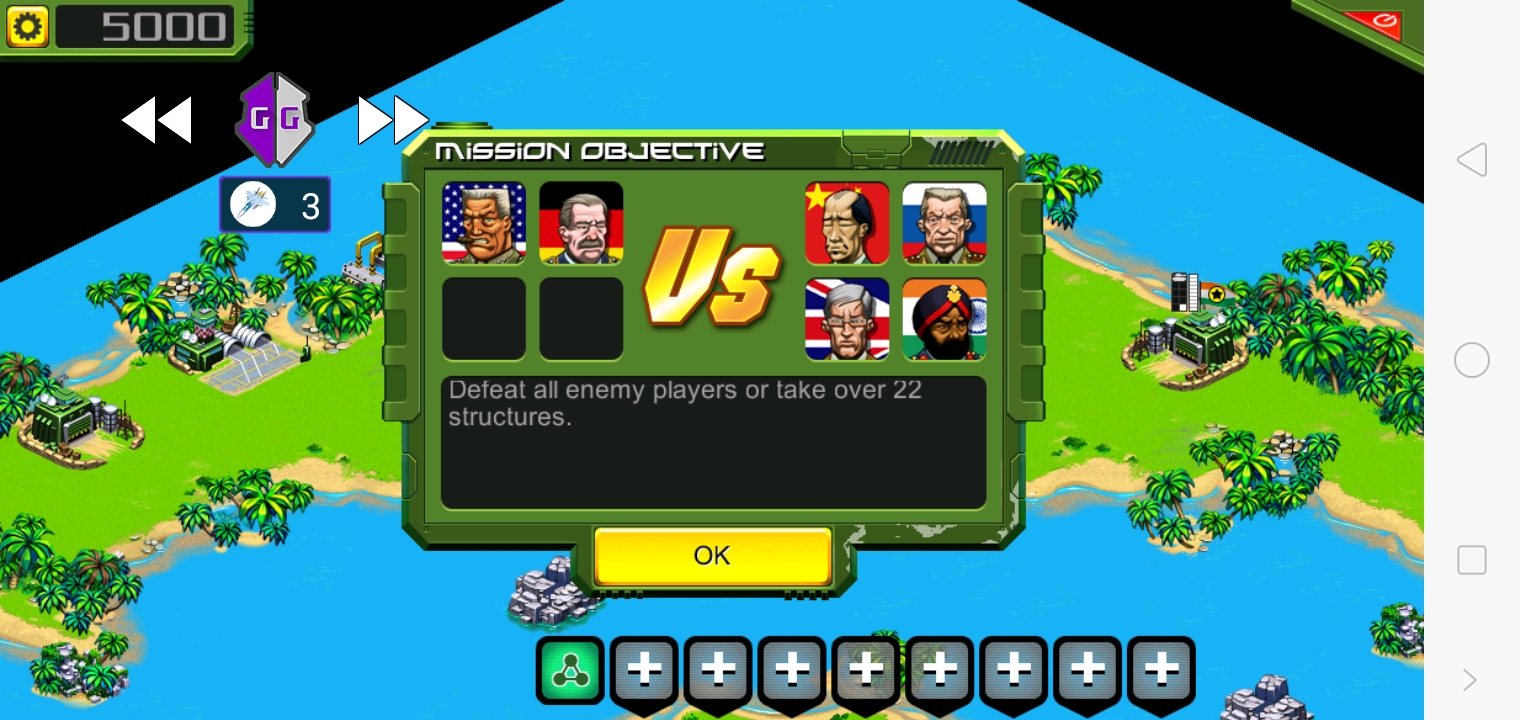The height and width of the screenshot is (720, 1520).
Task: Select the Russian general portrait
Action: 944,223
